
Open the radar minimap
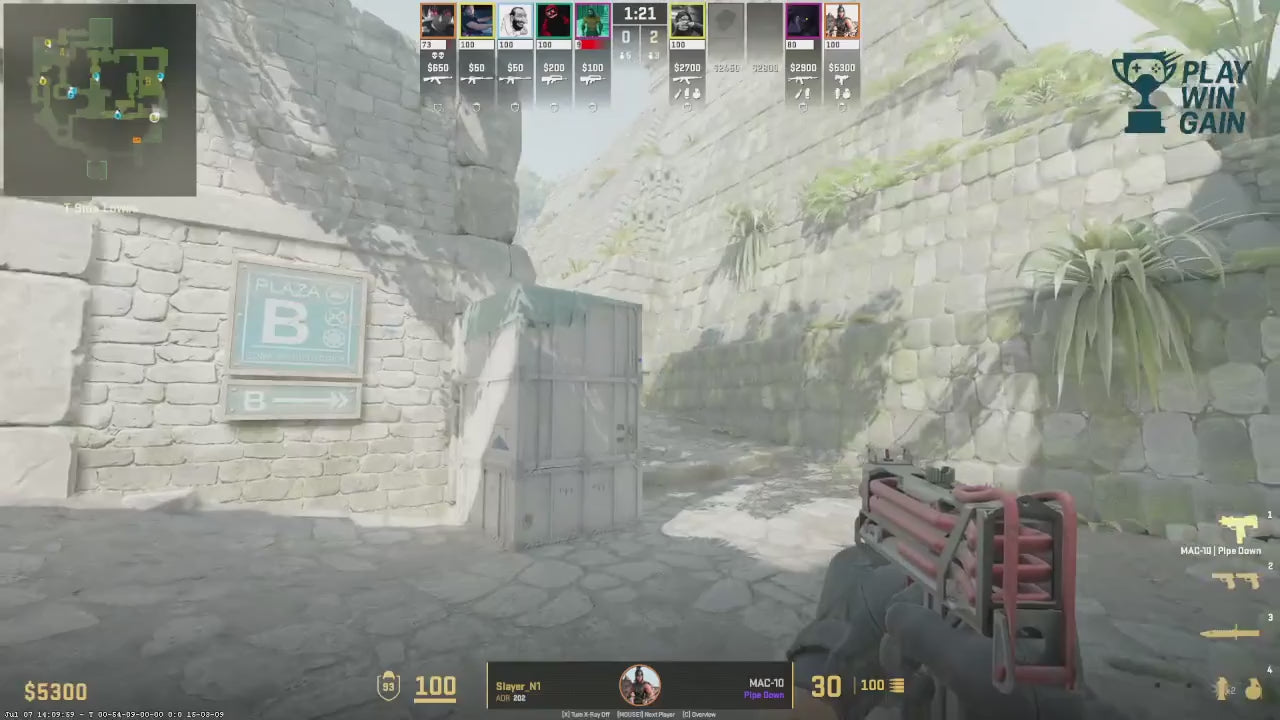pos(99,99)
